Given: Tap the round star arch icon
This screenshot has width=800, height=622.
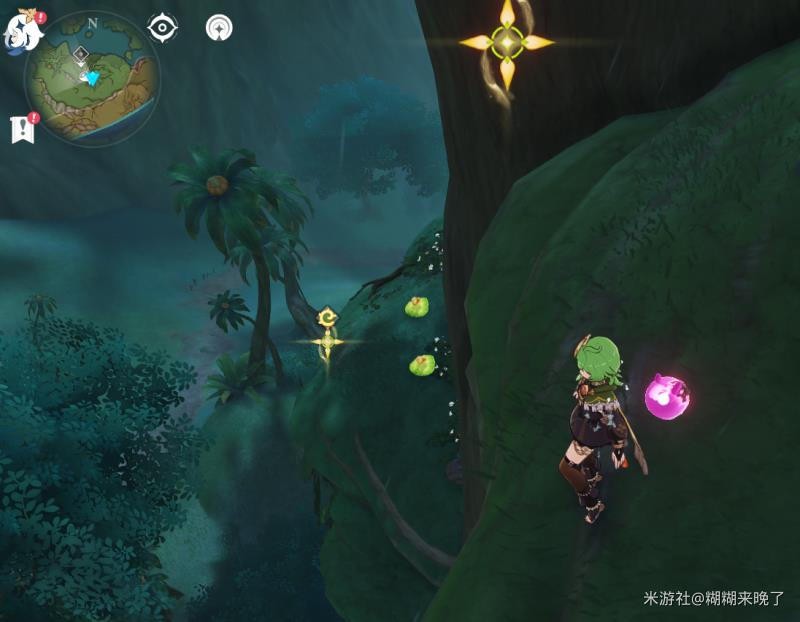Looking at the screenshot, I should 218,28.
